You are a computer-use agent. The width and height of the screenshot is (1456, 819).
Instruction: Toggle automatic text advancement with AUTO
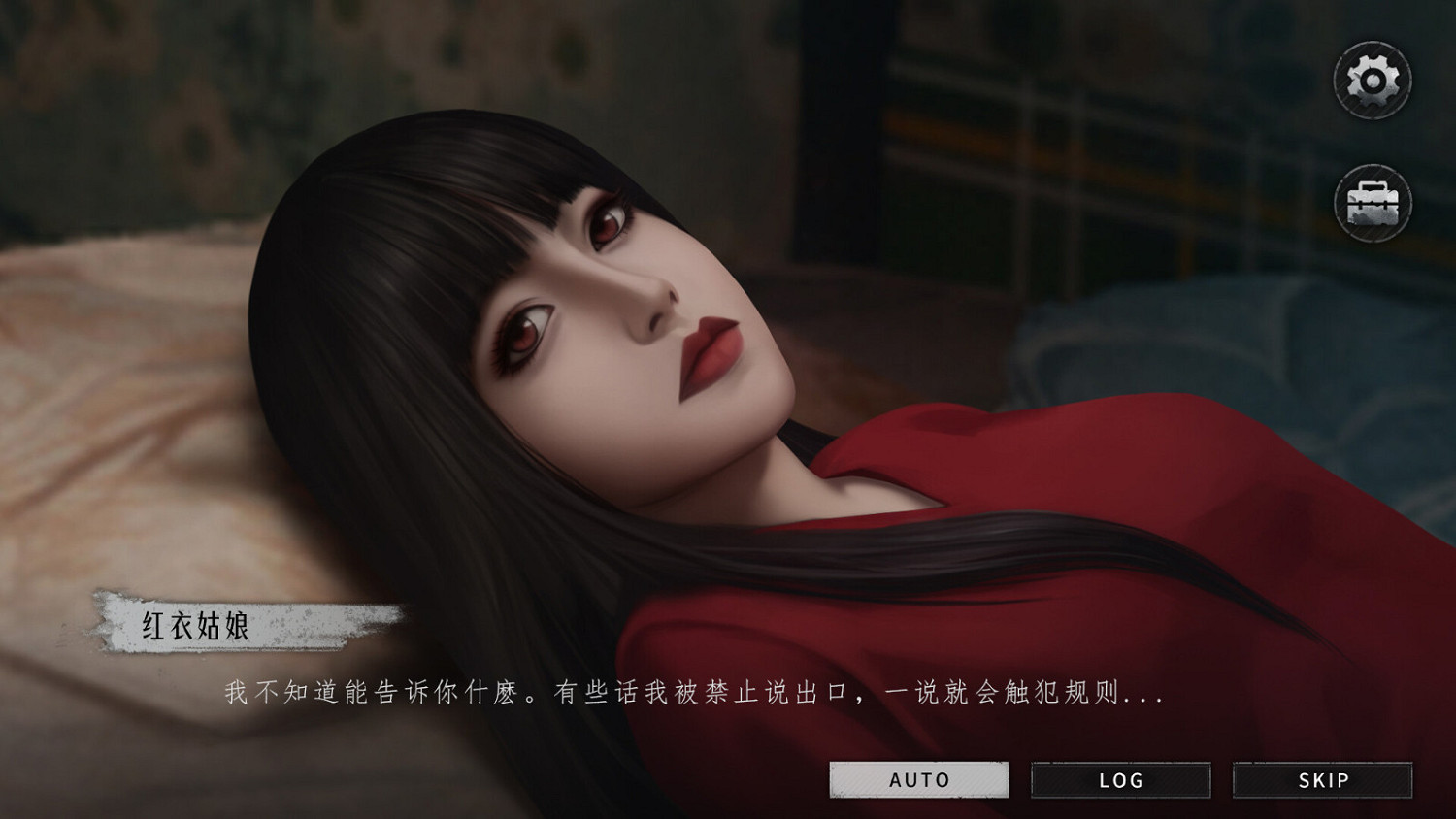(918, 779)
